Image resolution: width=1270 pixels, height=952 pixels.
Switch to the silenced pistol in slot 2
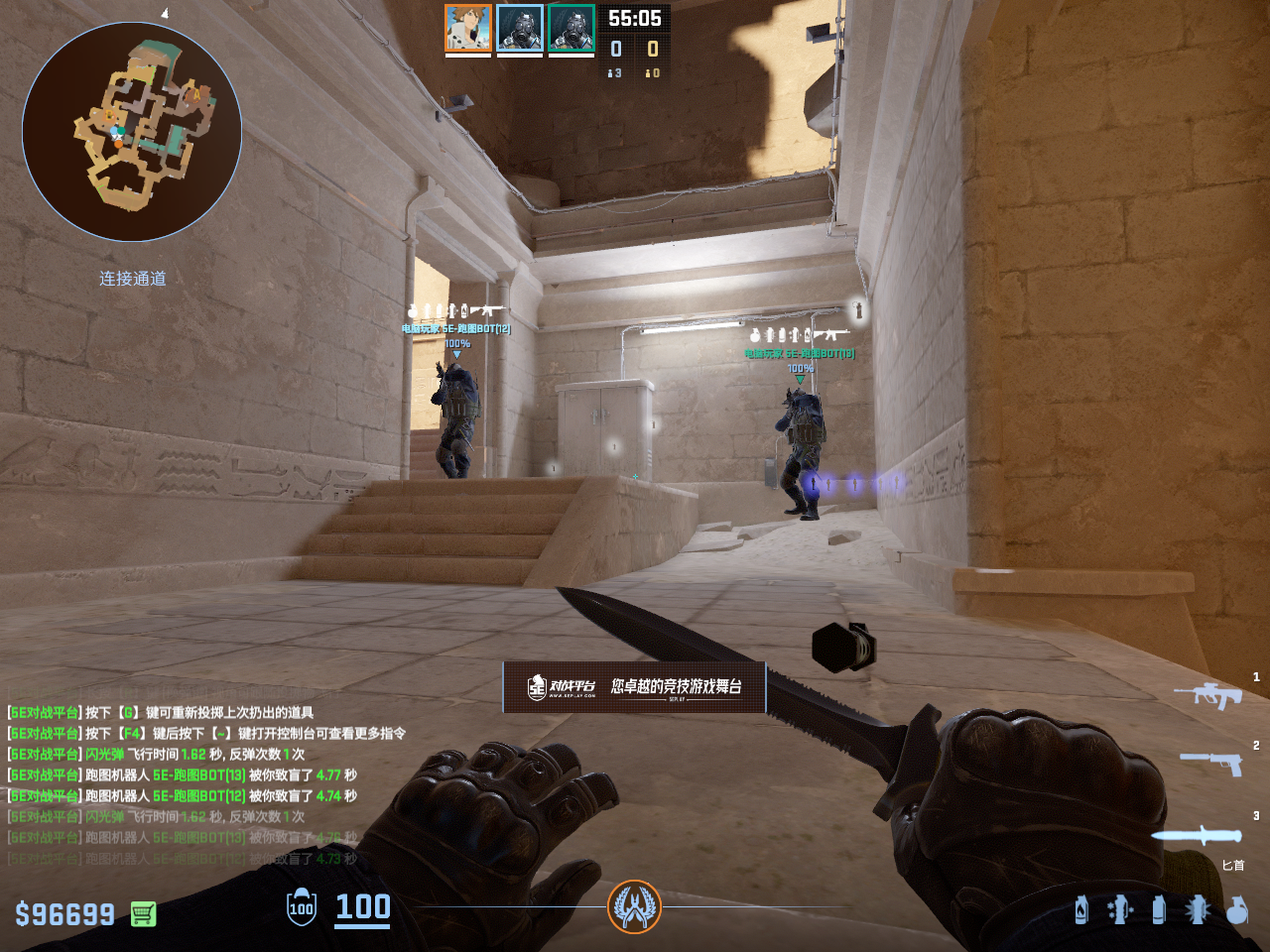click(1212, 763)
